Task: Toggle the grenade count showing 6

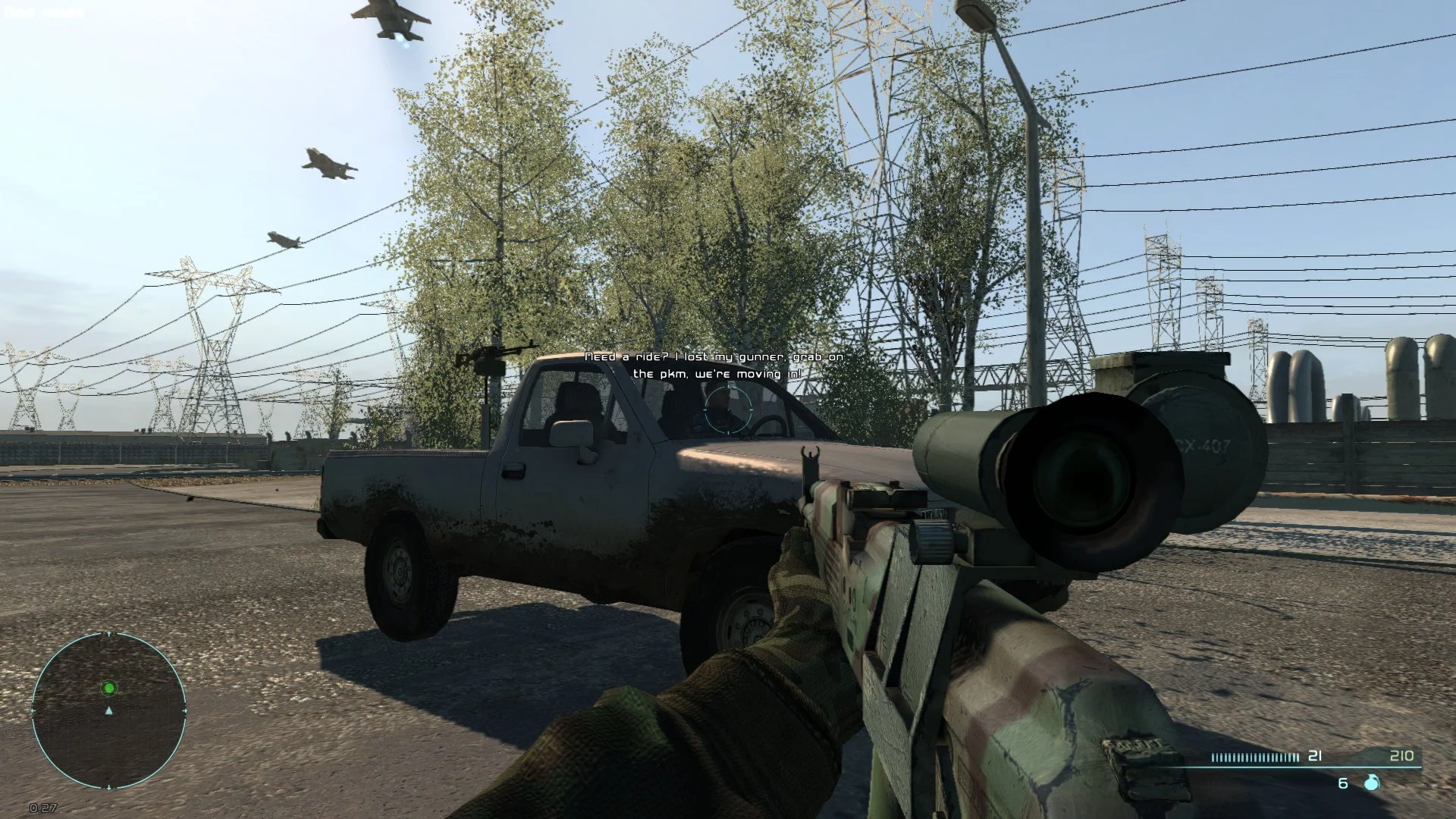Action: [1342, 783]
